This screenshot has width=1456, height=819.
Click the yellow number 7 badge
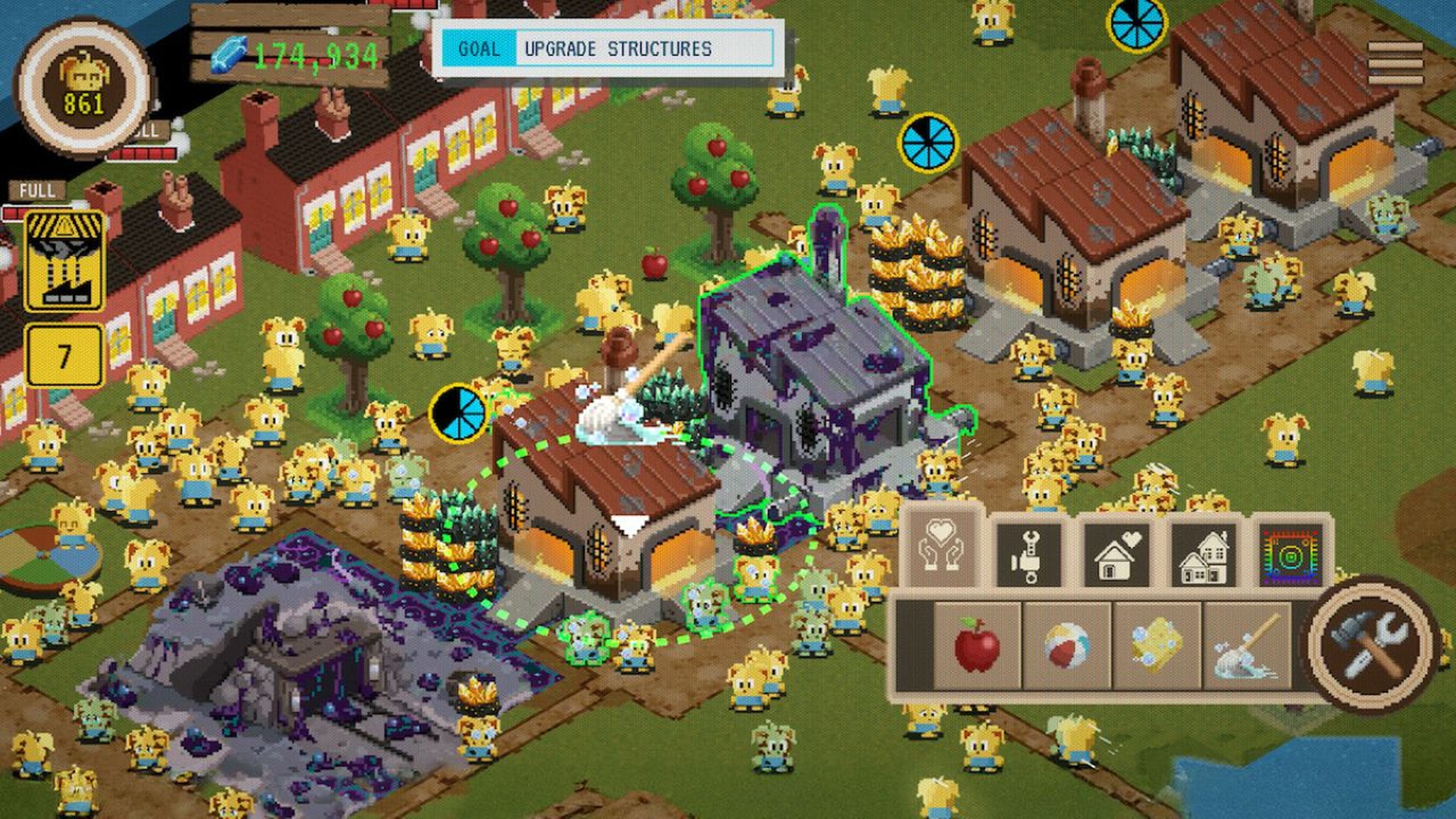(64, 355)
